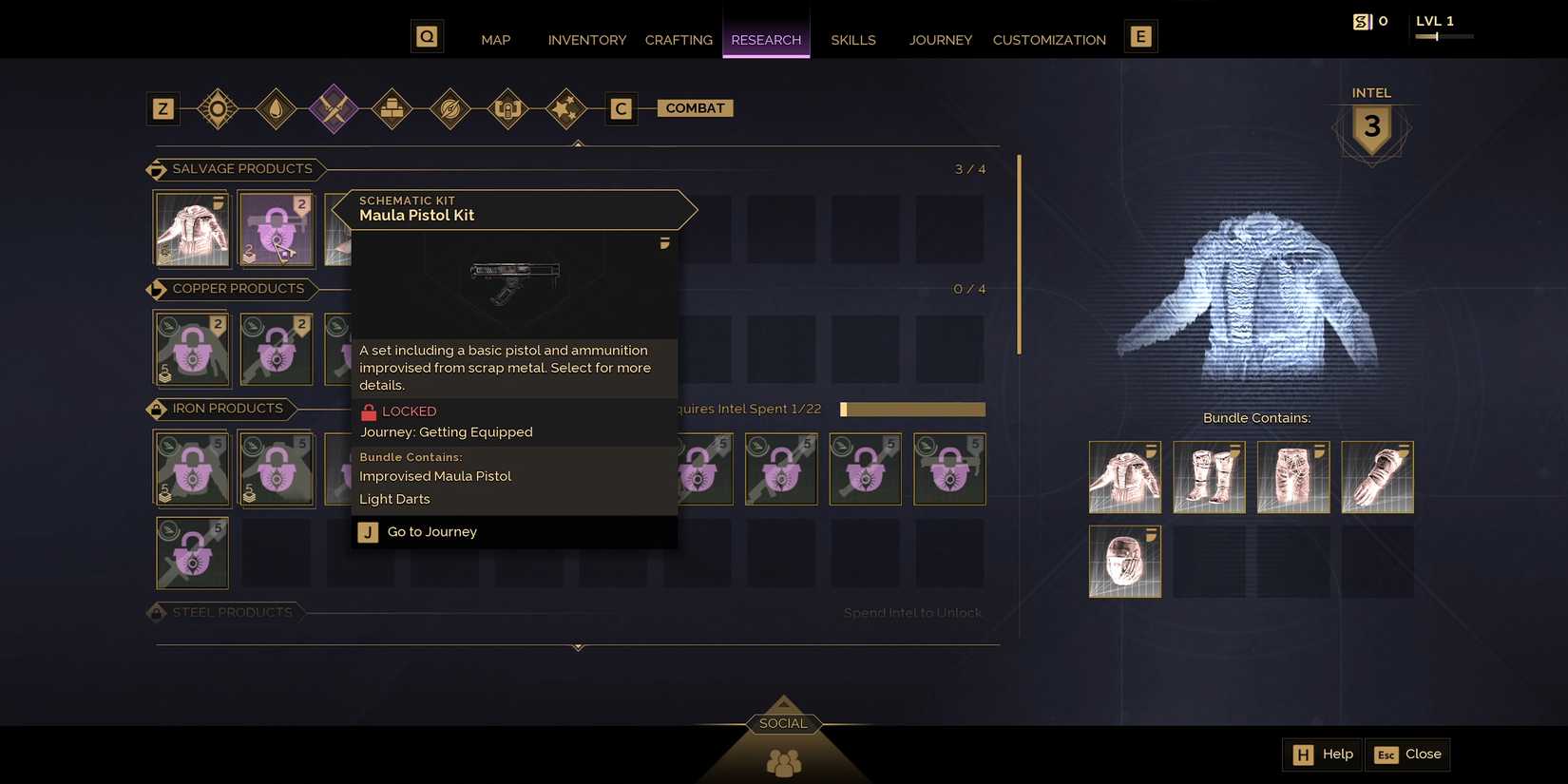
Task: Click the pickaxe icon beside Copper Products
Action: point(157,289)
